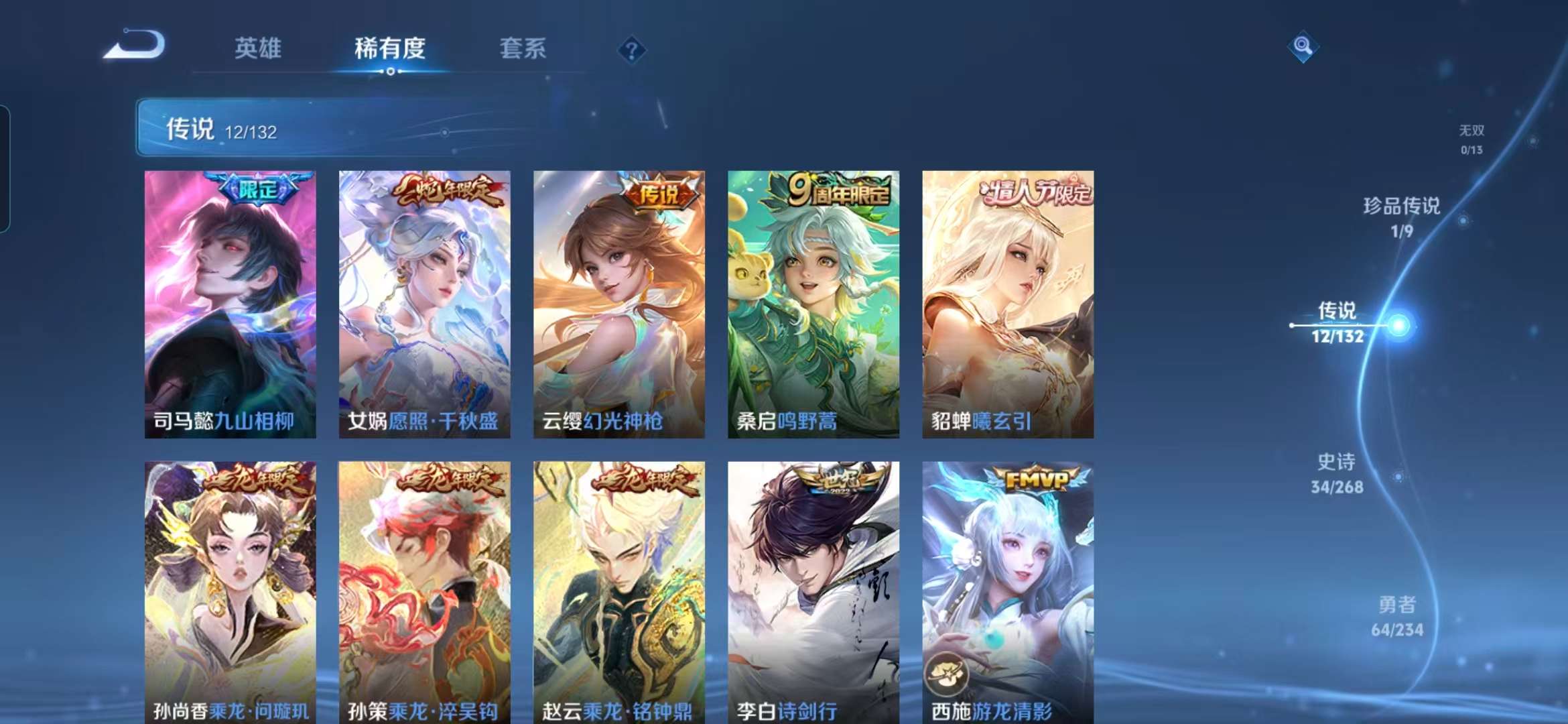The image size is (1568, 724).
Task: Click the question mark help icon
Action: click(x=631, y=50)
